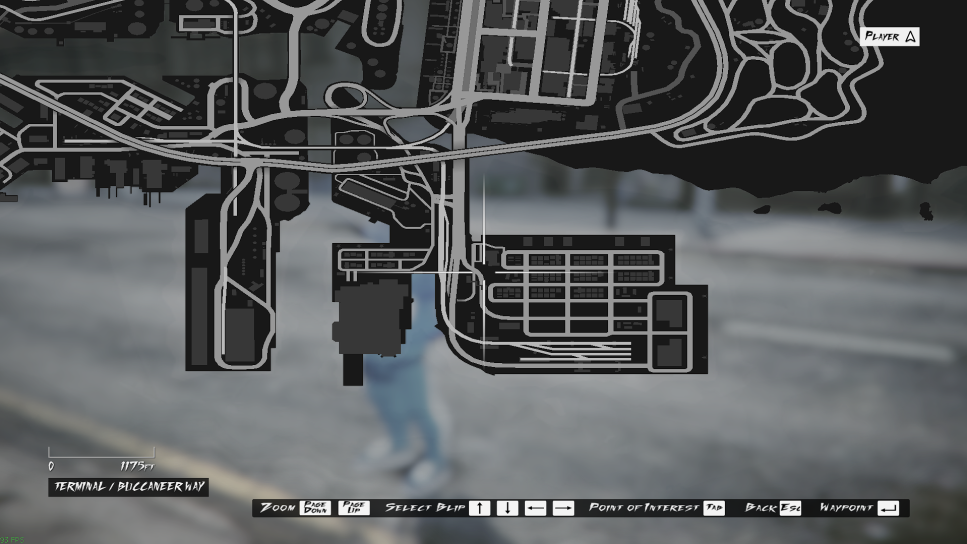
Task: Zoom the map with the Page Up button
Action: (x=354, y=508)
